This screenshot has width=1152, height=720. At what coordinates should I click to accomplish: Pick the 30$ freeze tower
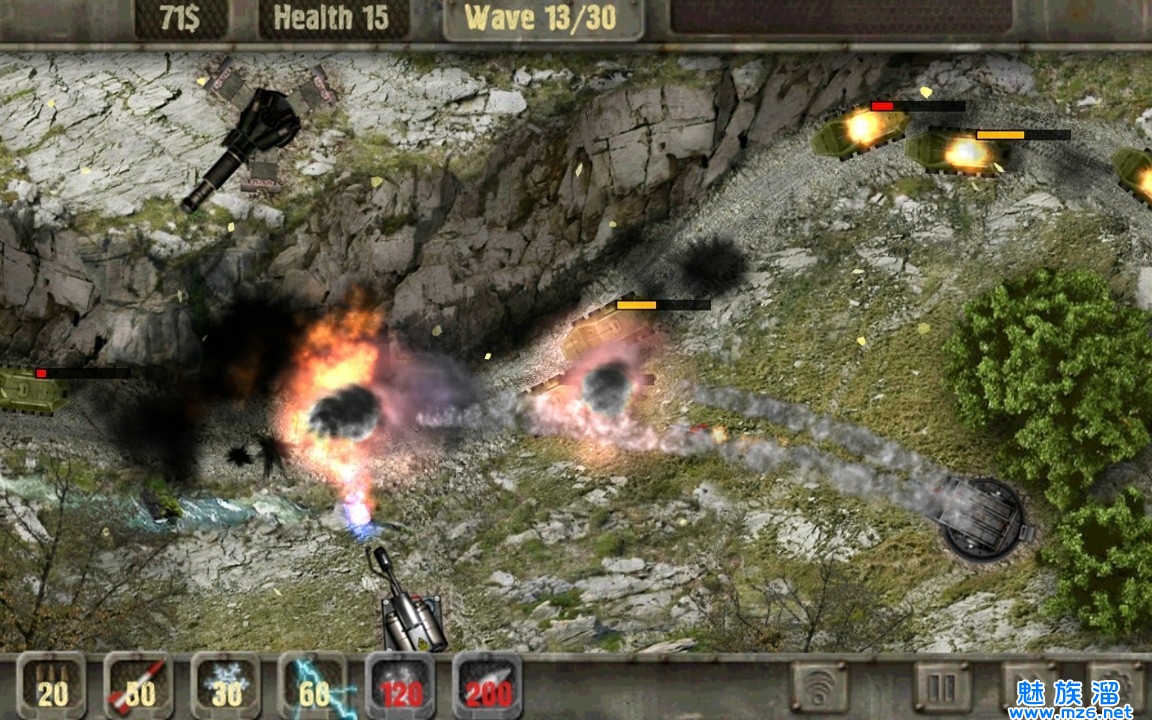pos(226,686)
